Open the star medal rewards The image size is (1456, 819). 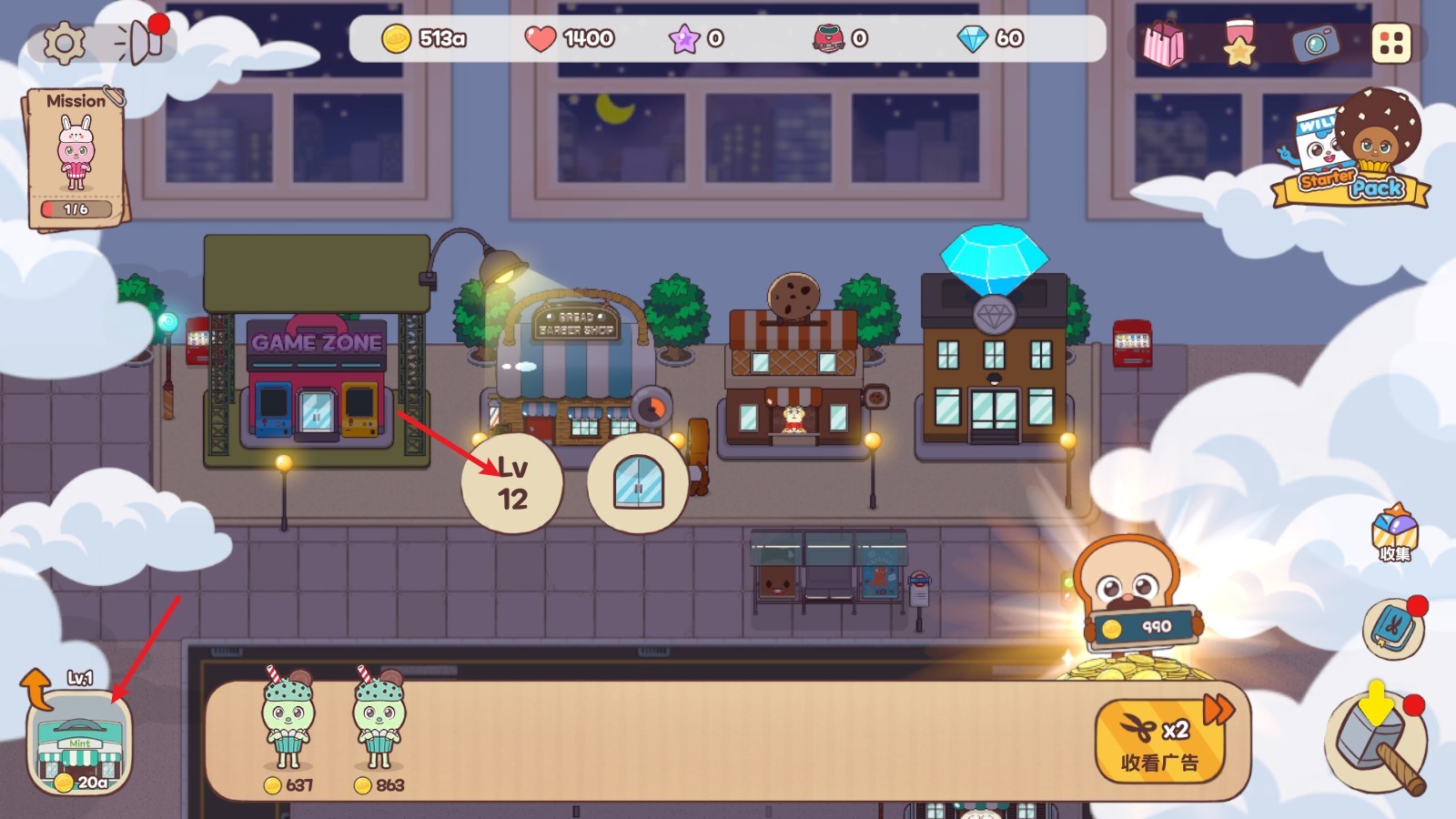pos(1239,43)
